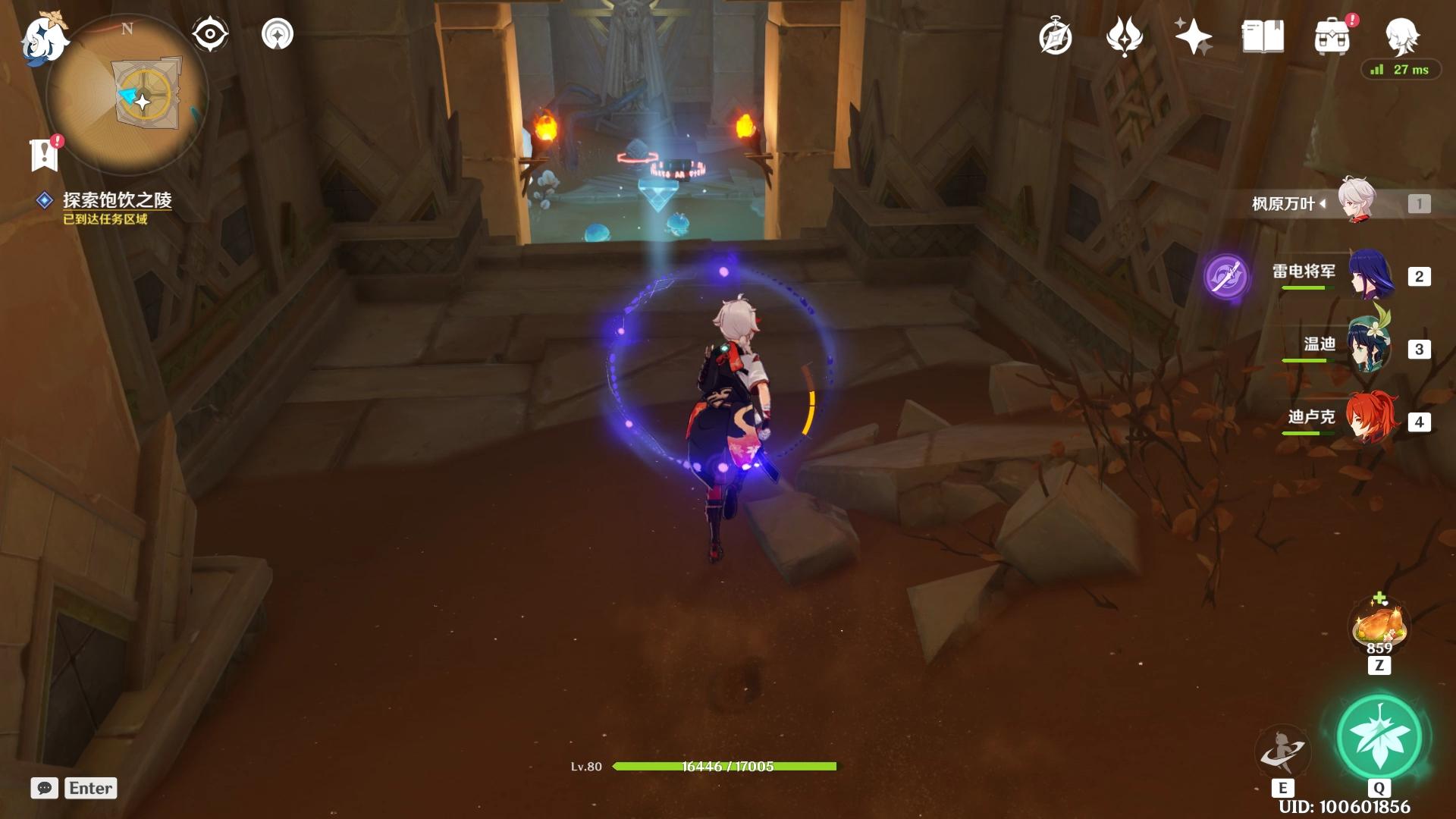Switch to party member 雷电将军
The width and height of the screenshot is (1456, 819).
pos(1370,275)
